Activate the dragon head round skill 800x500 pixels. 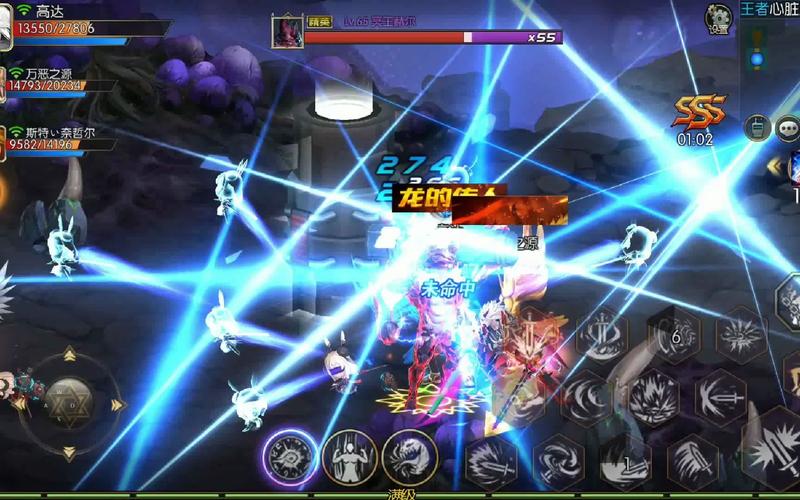(x=410, y=458)
